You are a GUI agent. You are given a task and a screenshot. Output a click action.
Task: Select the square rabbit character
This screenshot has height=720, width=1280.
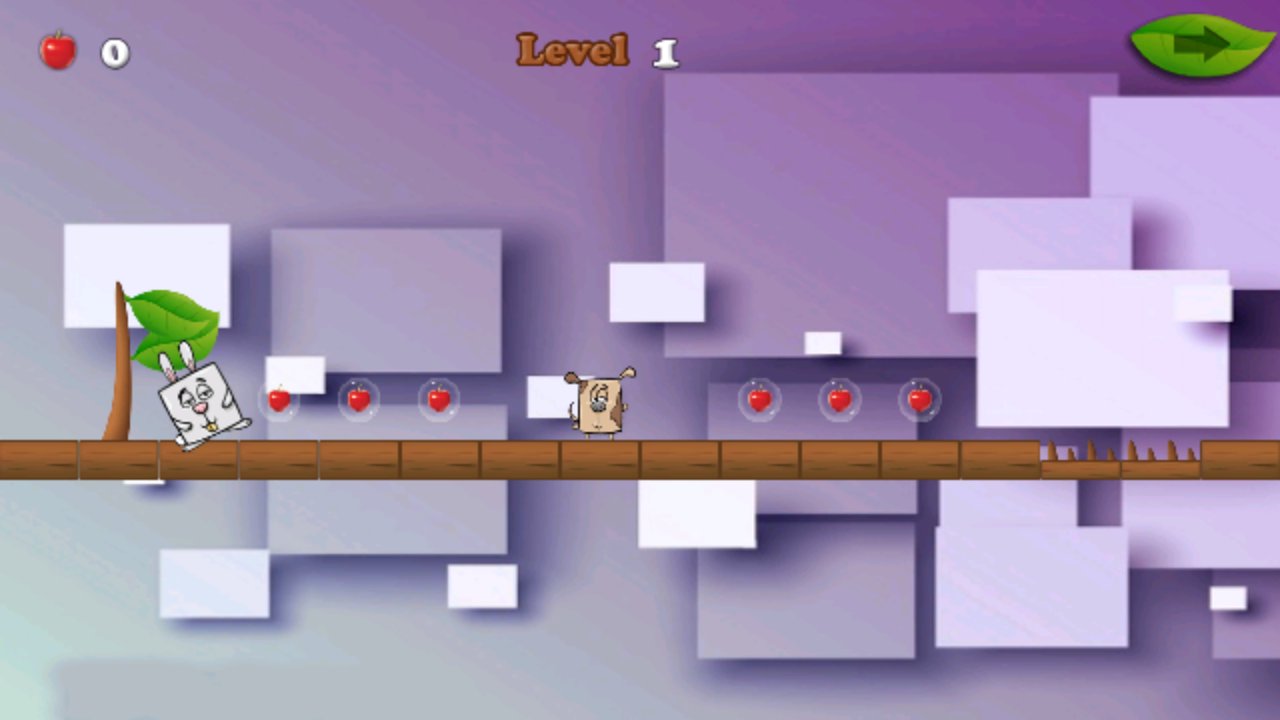click(200, 400)
